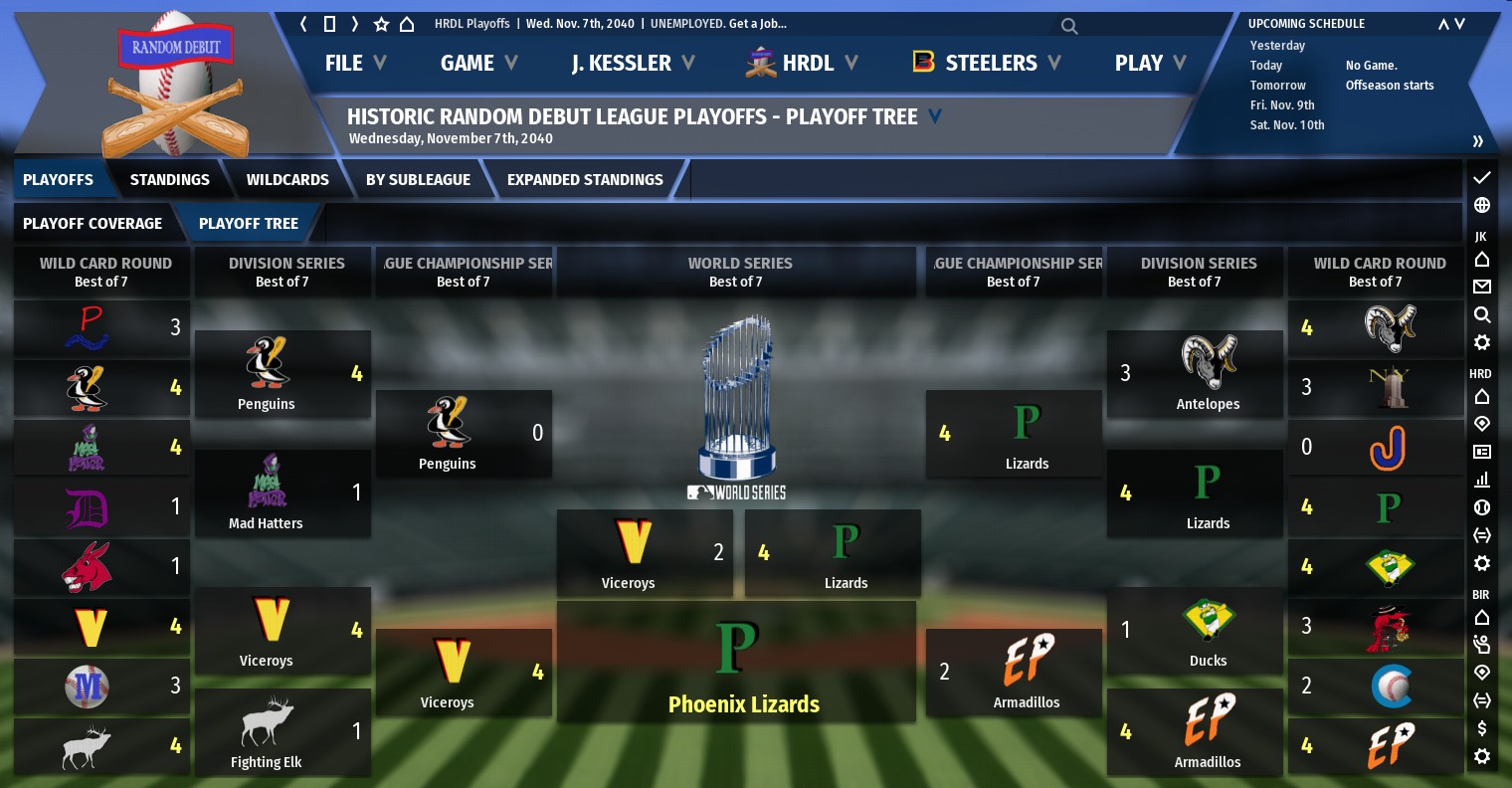Select the PLAYOFF COVERAGE subtab
Viewport: 1512px width, 788px height.
click(93, 224)
